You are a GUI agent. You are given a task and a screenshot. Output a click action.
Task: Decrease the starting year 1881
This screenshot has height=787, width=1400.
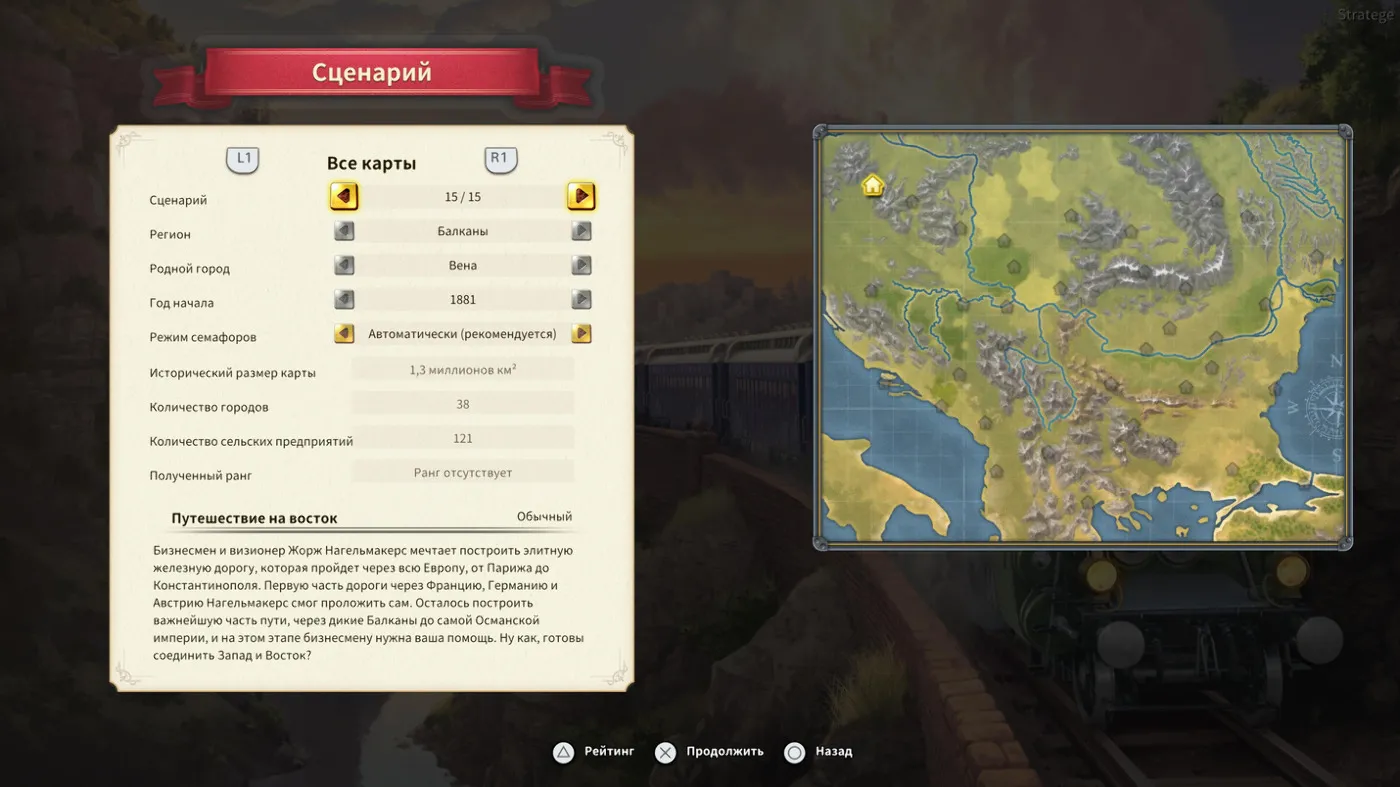pos(344,300)
